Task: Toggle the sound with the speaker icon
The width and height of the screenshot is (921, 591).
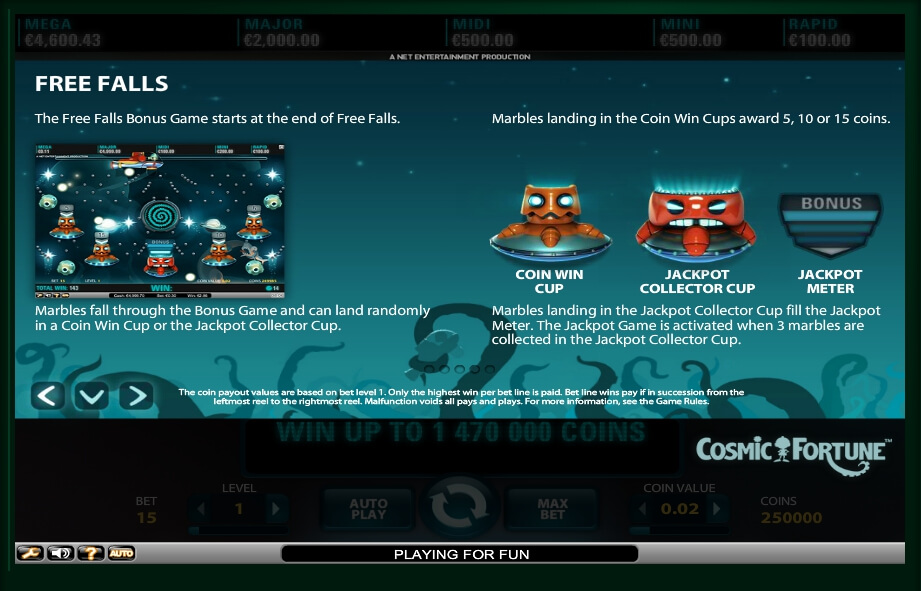Action: [x=60, y=553]
